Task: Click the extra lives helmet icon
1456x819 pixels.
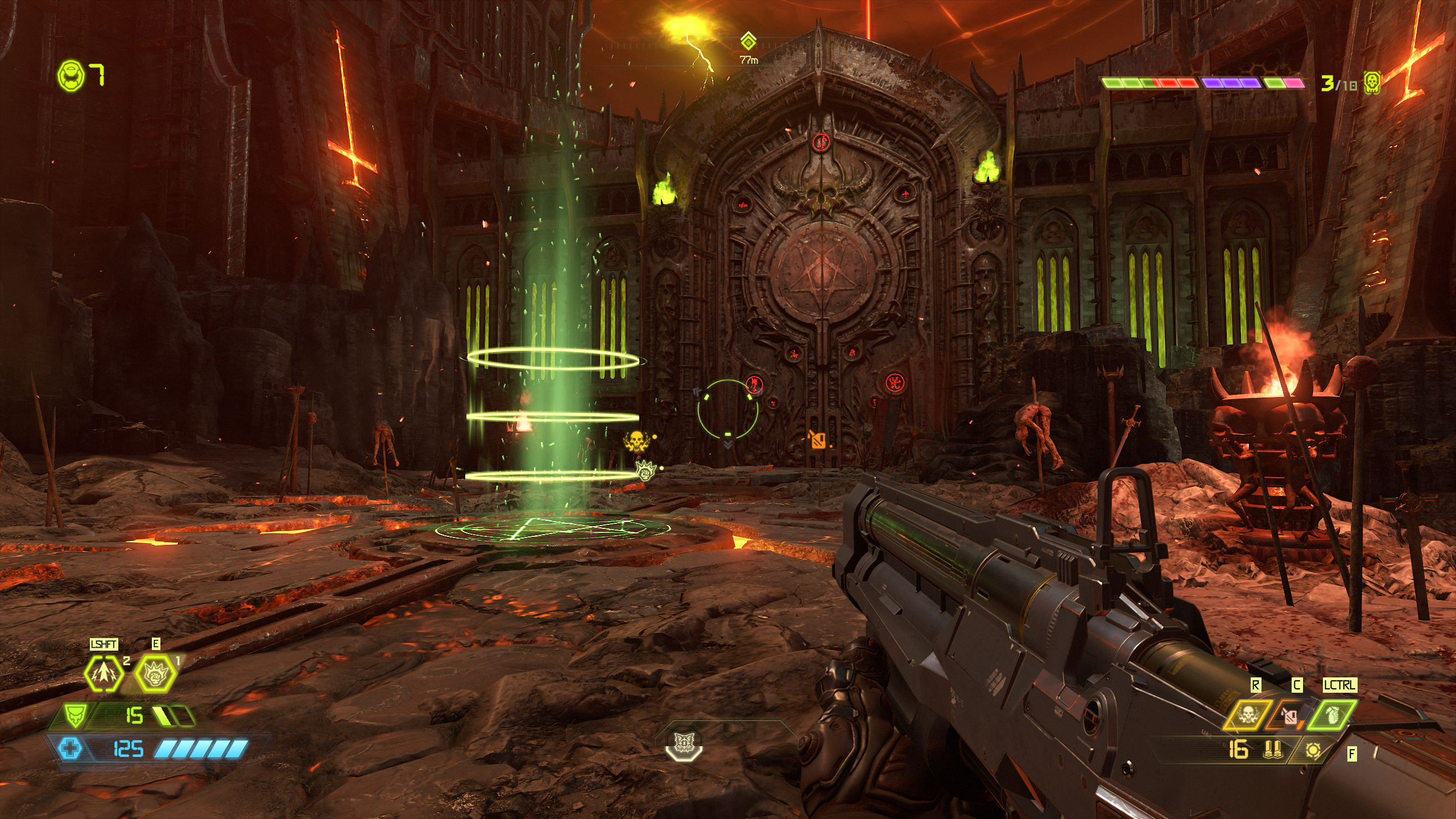Action: tap(71, 75)
